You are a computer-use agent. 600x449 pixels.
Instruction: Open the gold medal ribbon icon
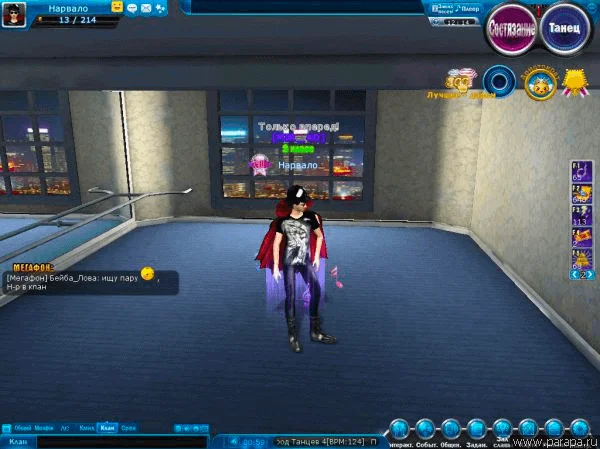[573, 80]
